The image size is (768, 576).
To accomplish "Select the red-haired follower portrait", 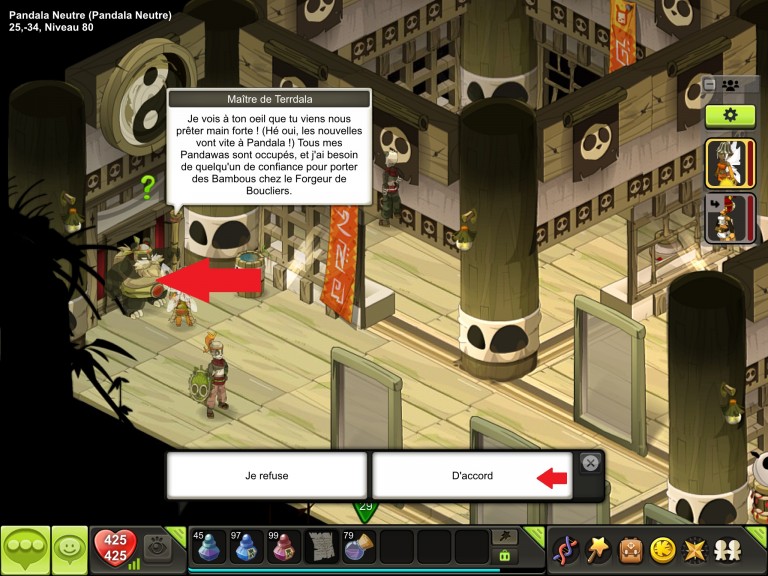I will click(730, 219).
